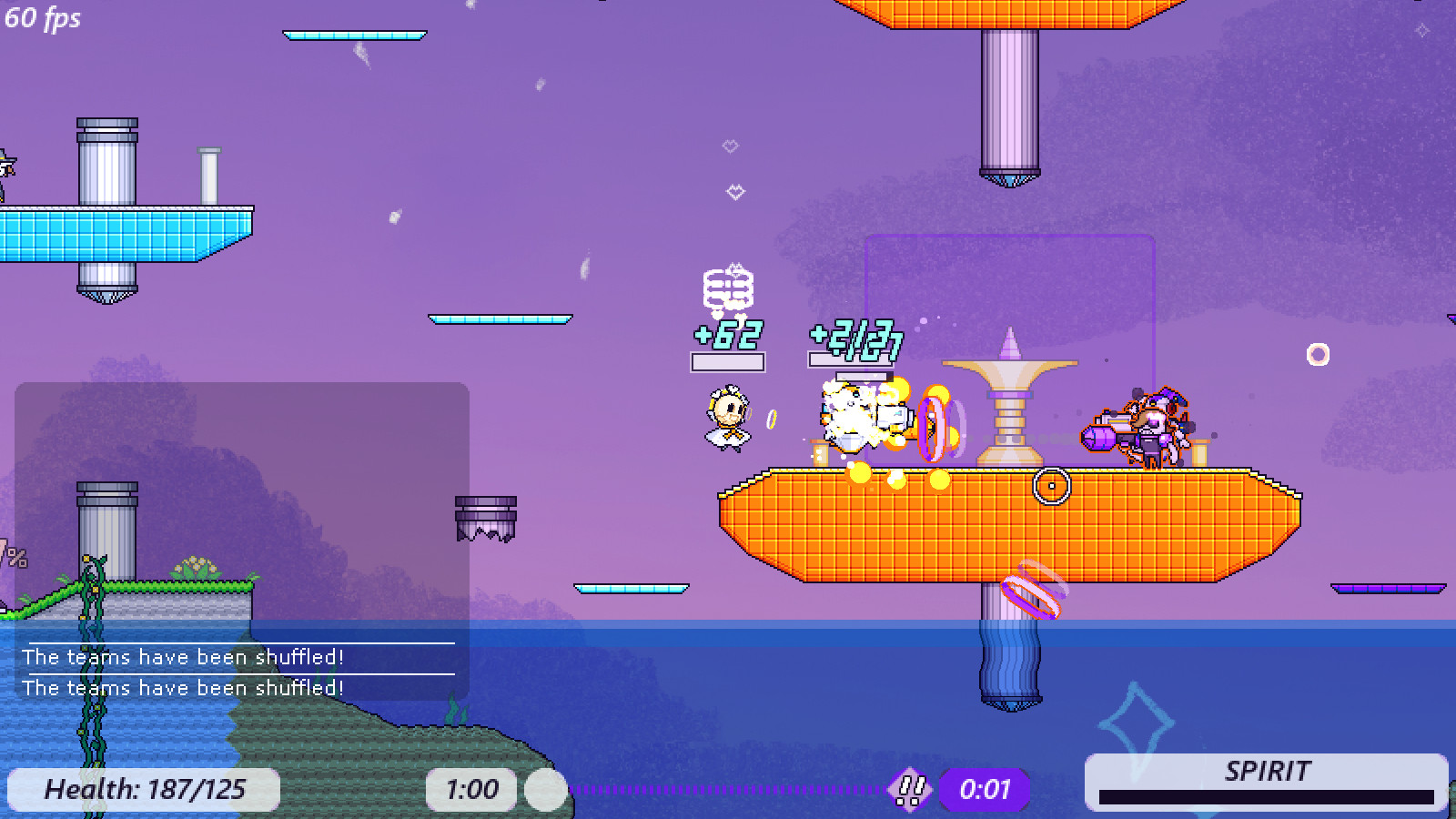Expand the second teams shuffled message
The image size is (1456, 819).
pyautogui.click(x=185, y=688)
